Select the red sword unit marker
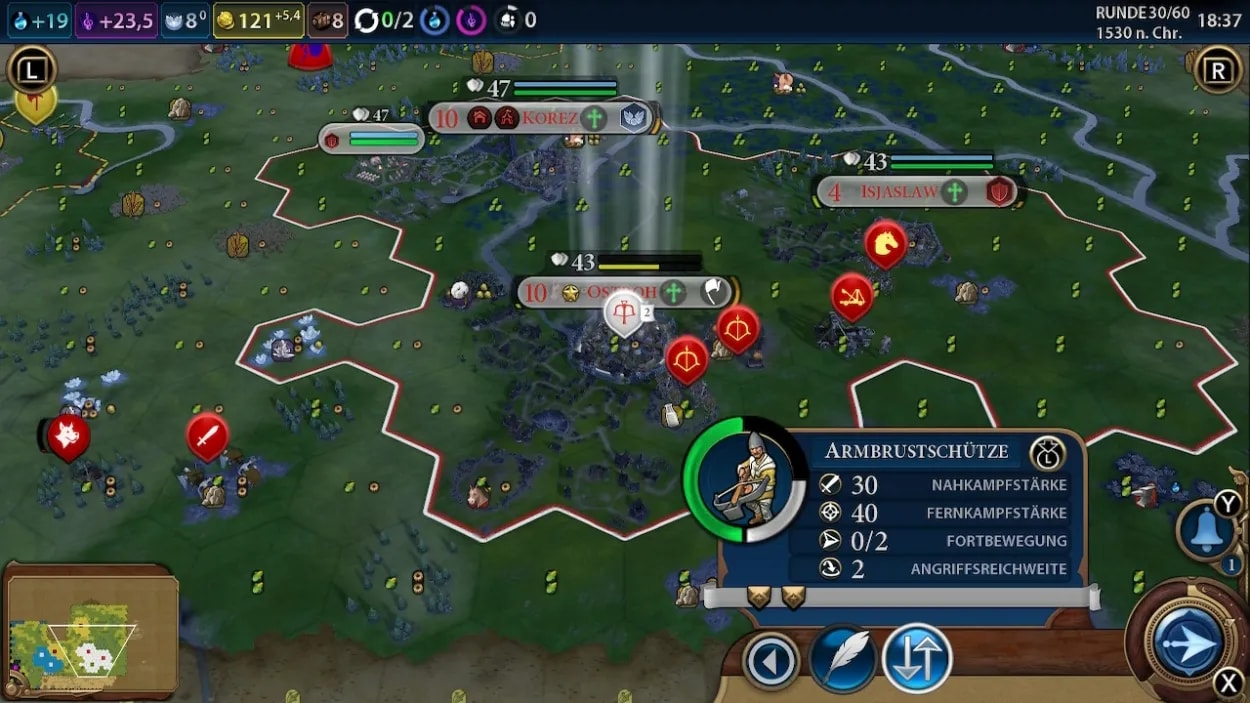Image resolution: width=1250 pixels, height=703 pixels. tap(207, 436)
